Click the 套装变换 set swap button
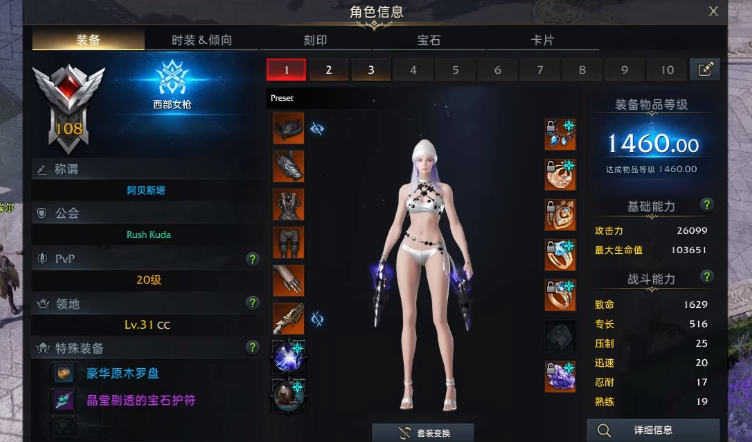The height and width of the screenshot is (442, 752). pos(423,433)
